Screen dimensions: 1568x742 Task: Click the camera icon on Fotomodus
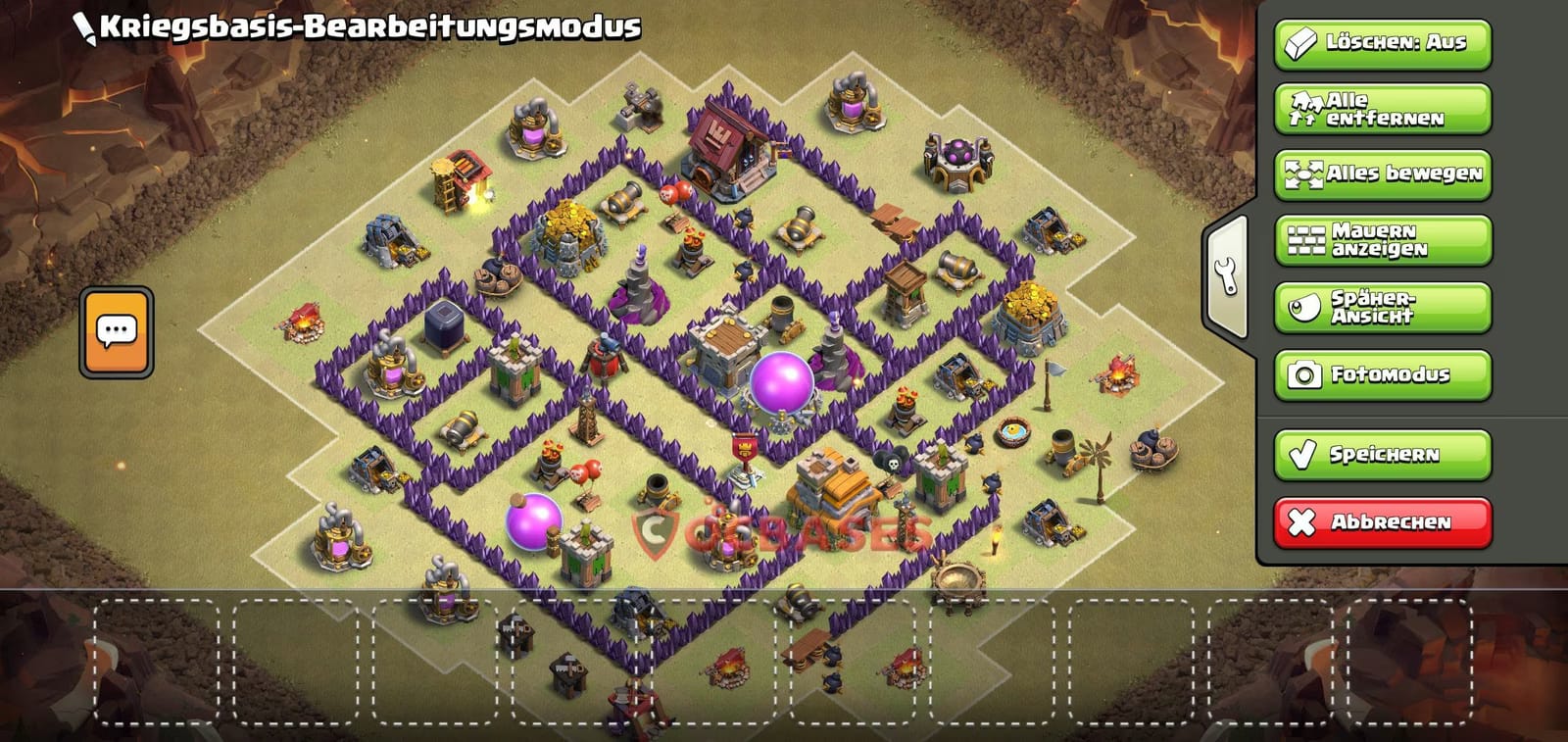1303,372
